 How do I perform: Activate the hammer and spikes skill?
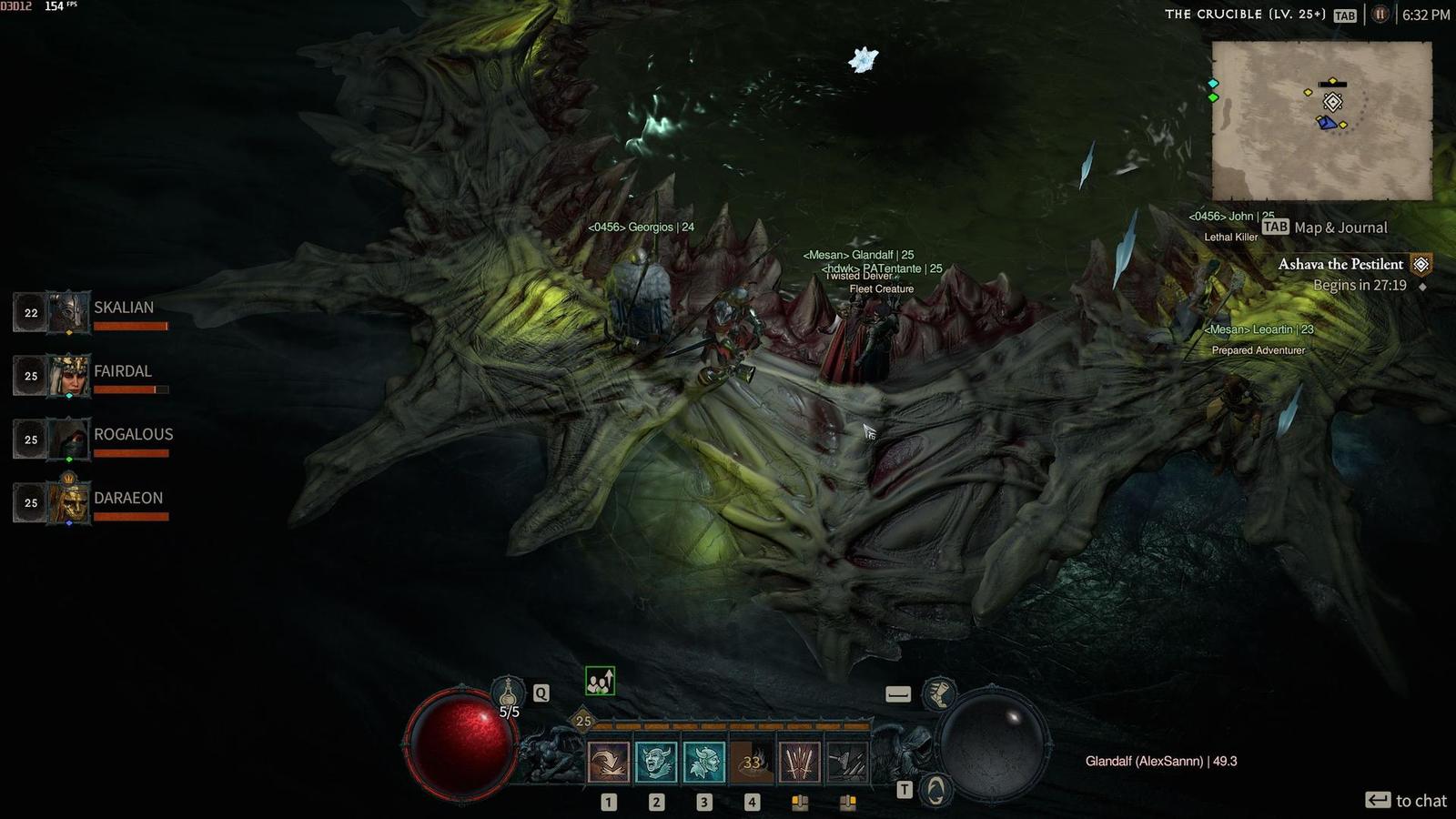tap(847, 762)
